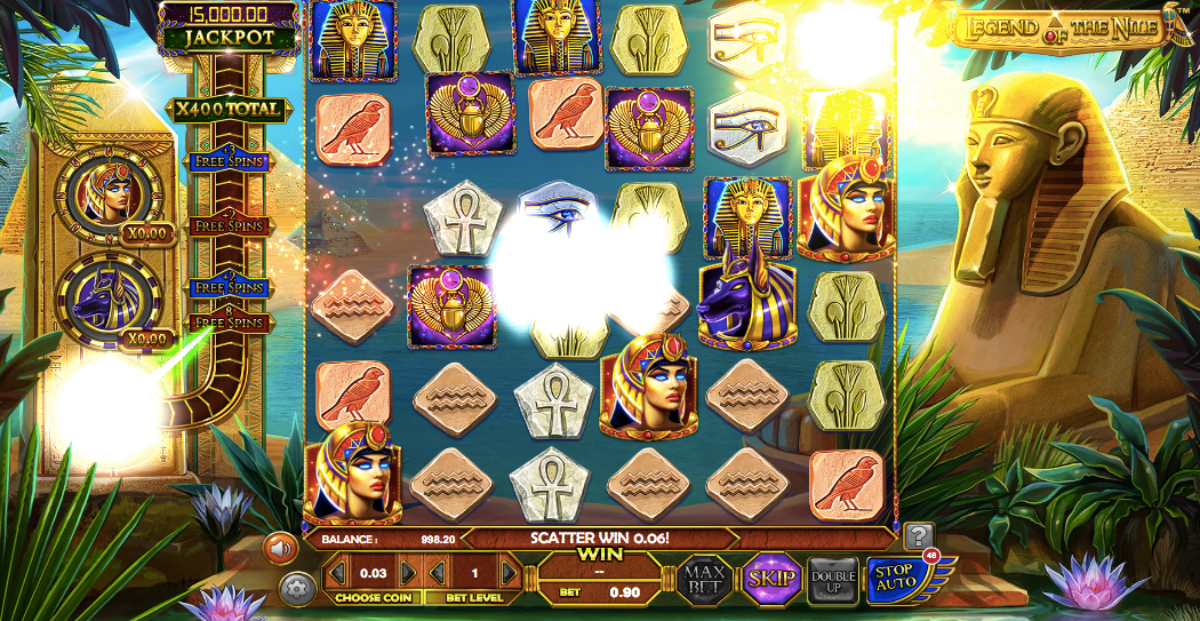Screen dimensions: 1200x621
Task: Toggle the sound speaker button
Action: pos(281,548)
